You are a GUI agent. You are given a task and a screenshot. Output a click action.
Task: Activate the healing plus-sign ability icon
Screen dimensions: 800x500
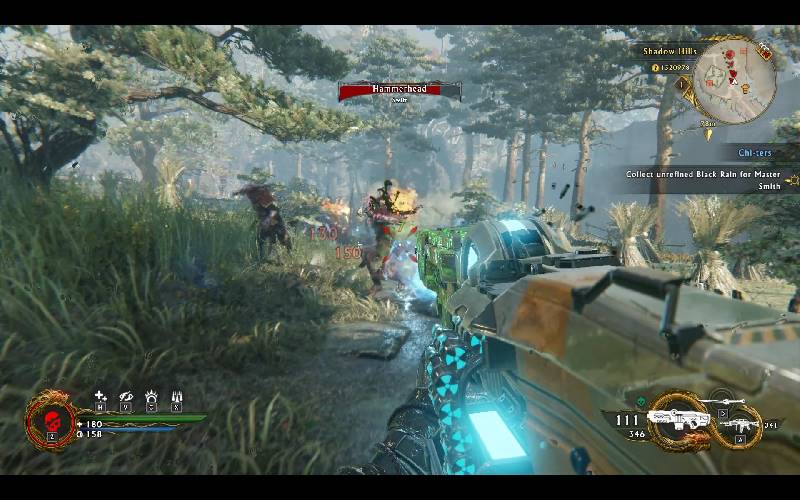pos(100,396)
